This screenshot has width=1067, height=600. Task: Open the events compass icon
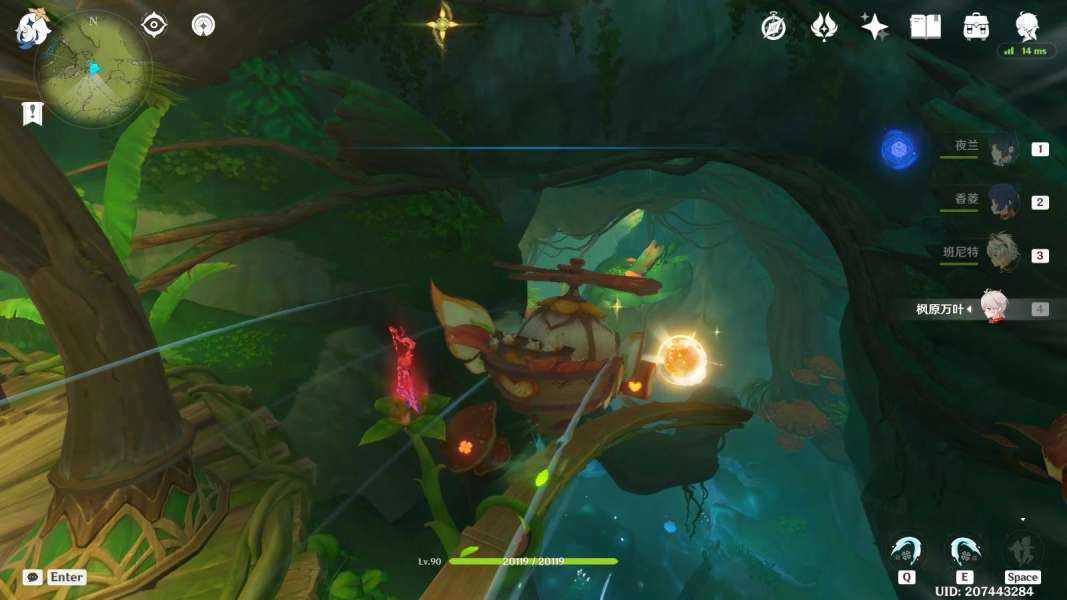click(773, 27)
